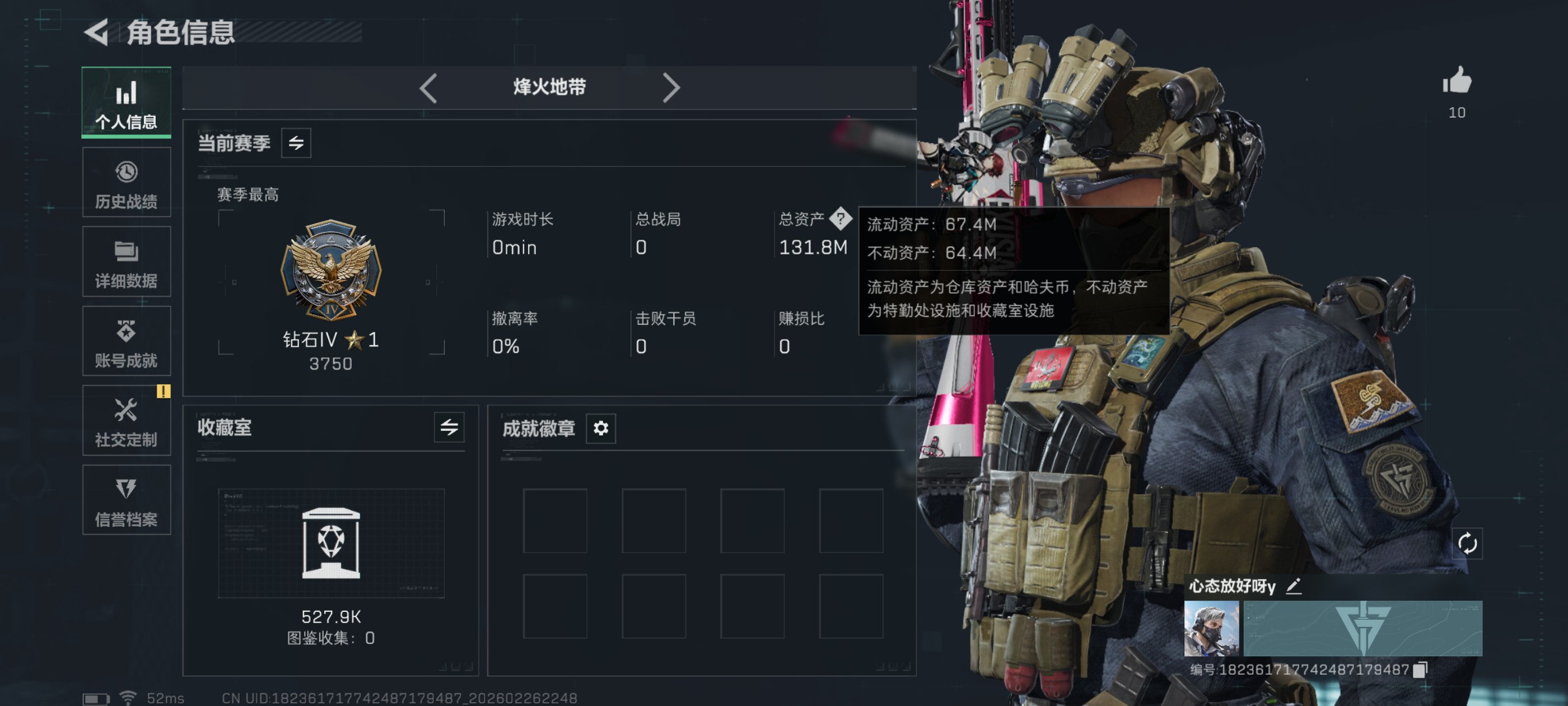Image resolution: width=1568 pixels, height=706 pixels.
Task: Go back using the arrow beside 角色信息
Action: [x=96, y=32]
